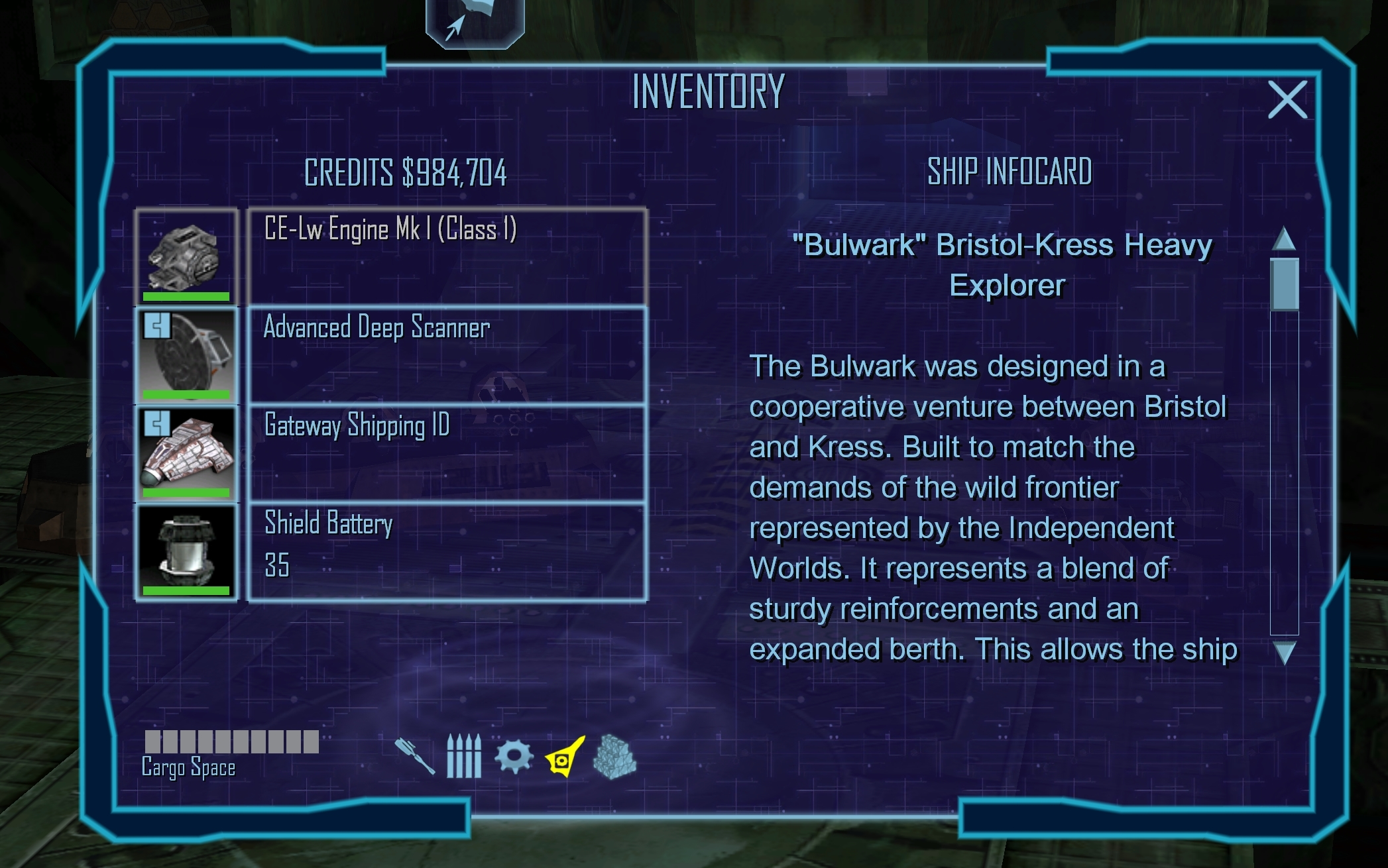Click the engine item thumbnail
This screenshot has width=1388, height=868.
(186, 256)
